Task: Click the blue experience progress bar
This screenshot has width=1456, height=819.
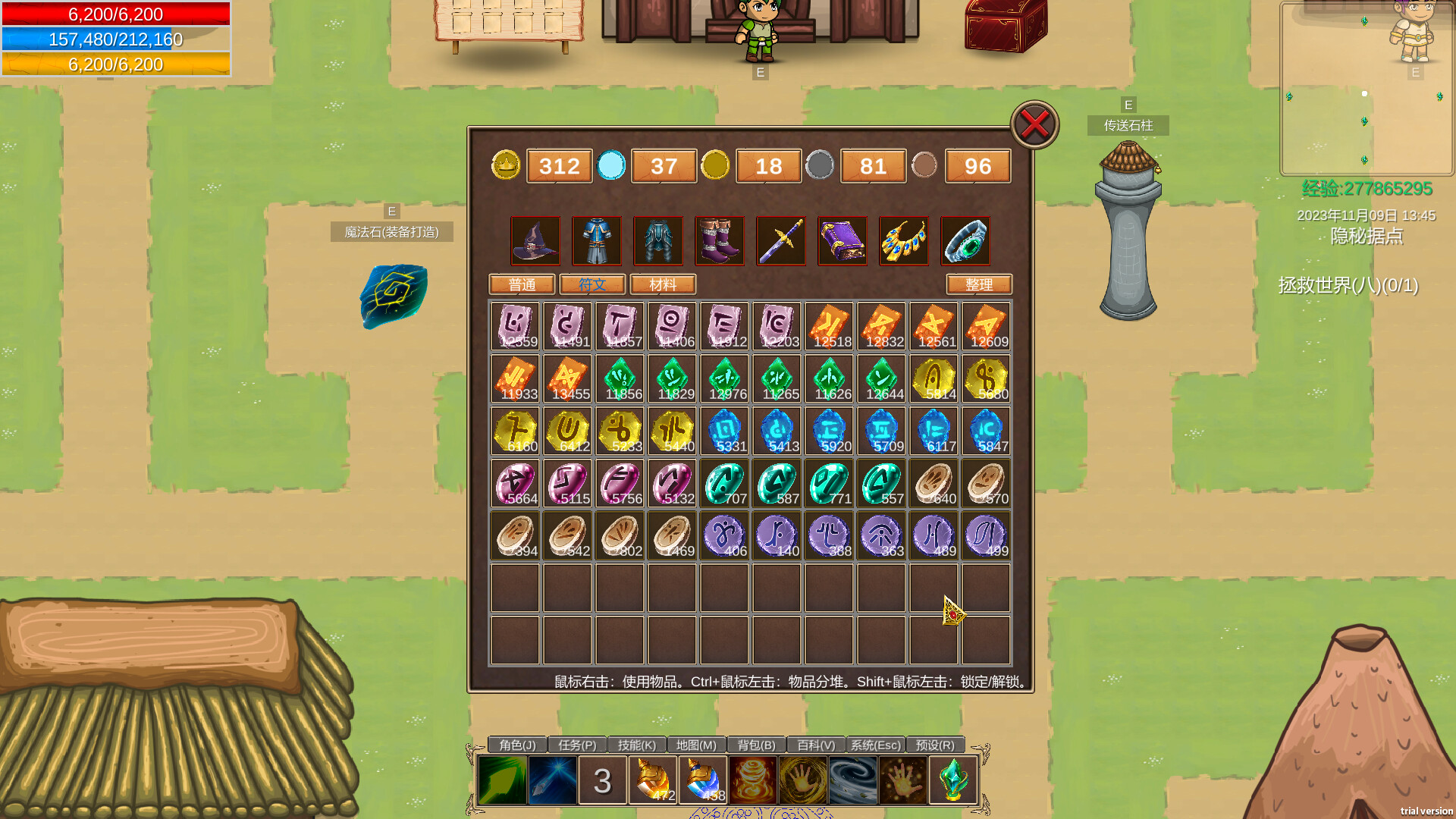Action: click(115, 39)
